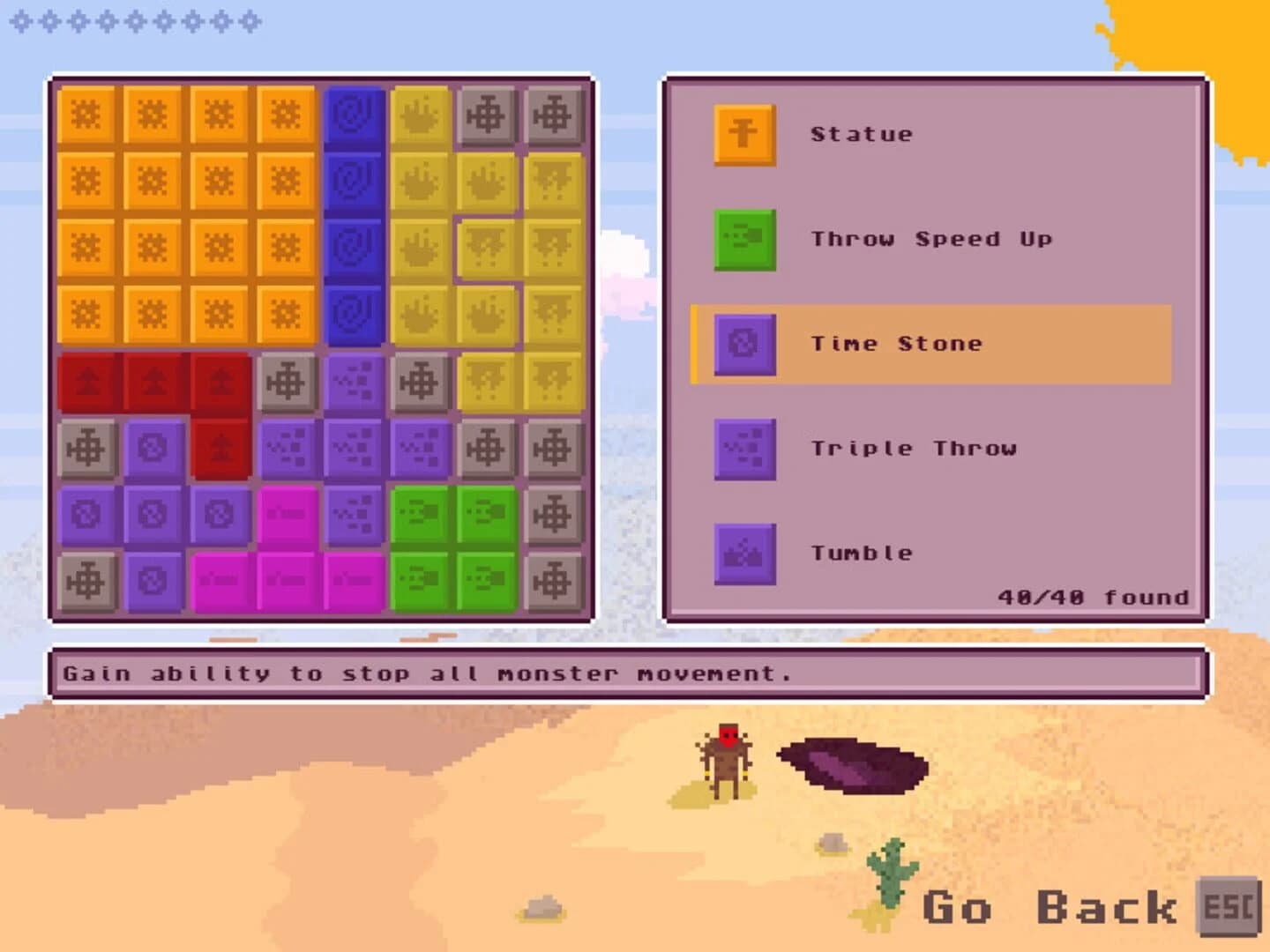Select the purple Time Stone icon
This screenshot has height=952, width=1270.
pyautogui.click(x=743, y=344)
